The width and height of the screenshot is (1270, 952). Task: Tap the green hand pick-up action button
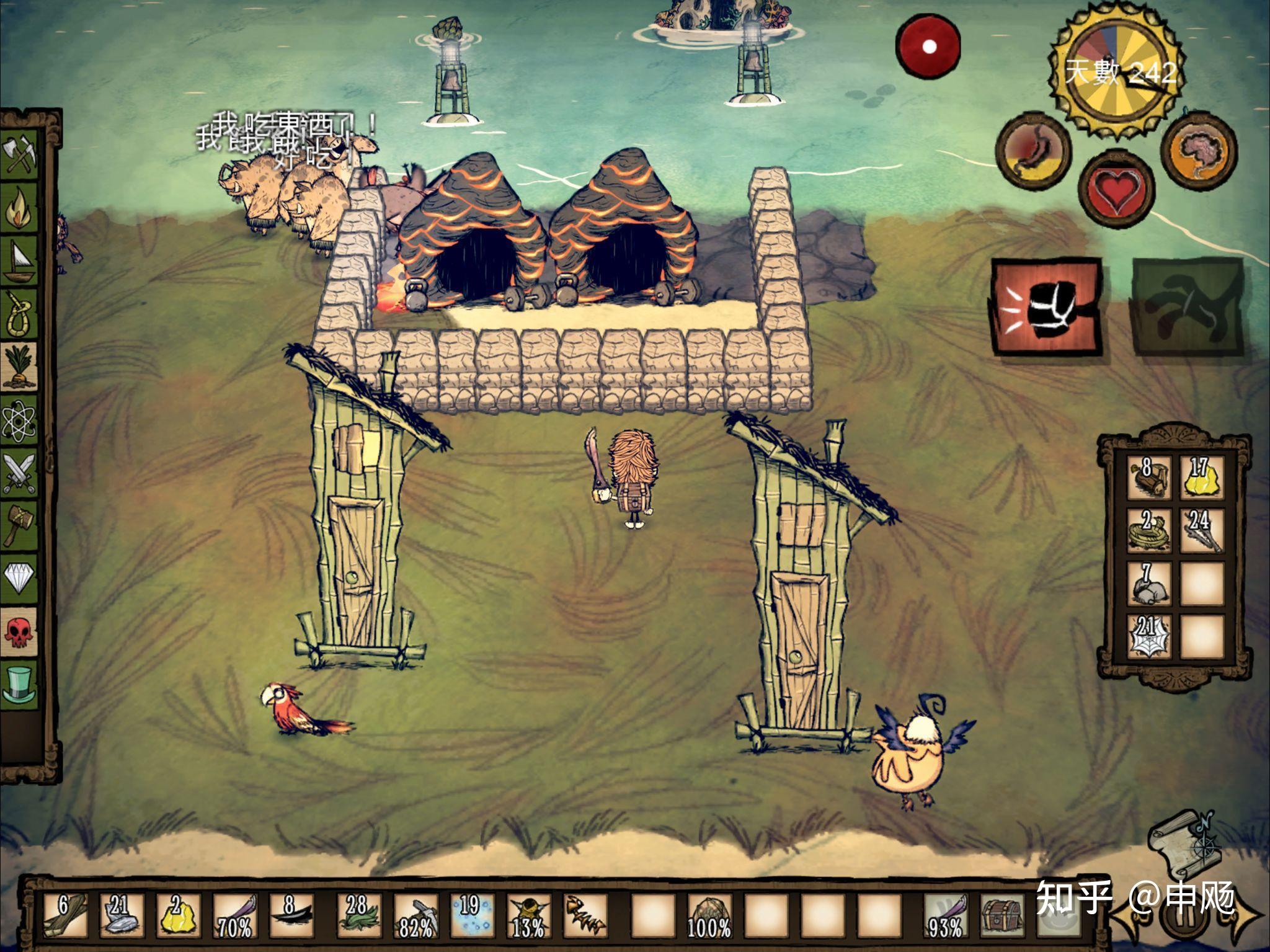[x=1187, y=308]
